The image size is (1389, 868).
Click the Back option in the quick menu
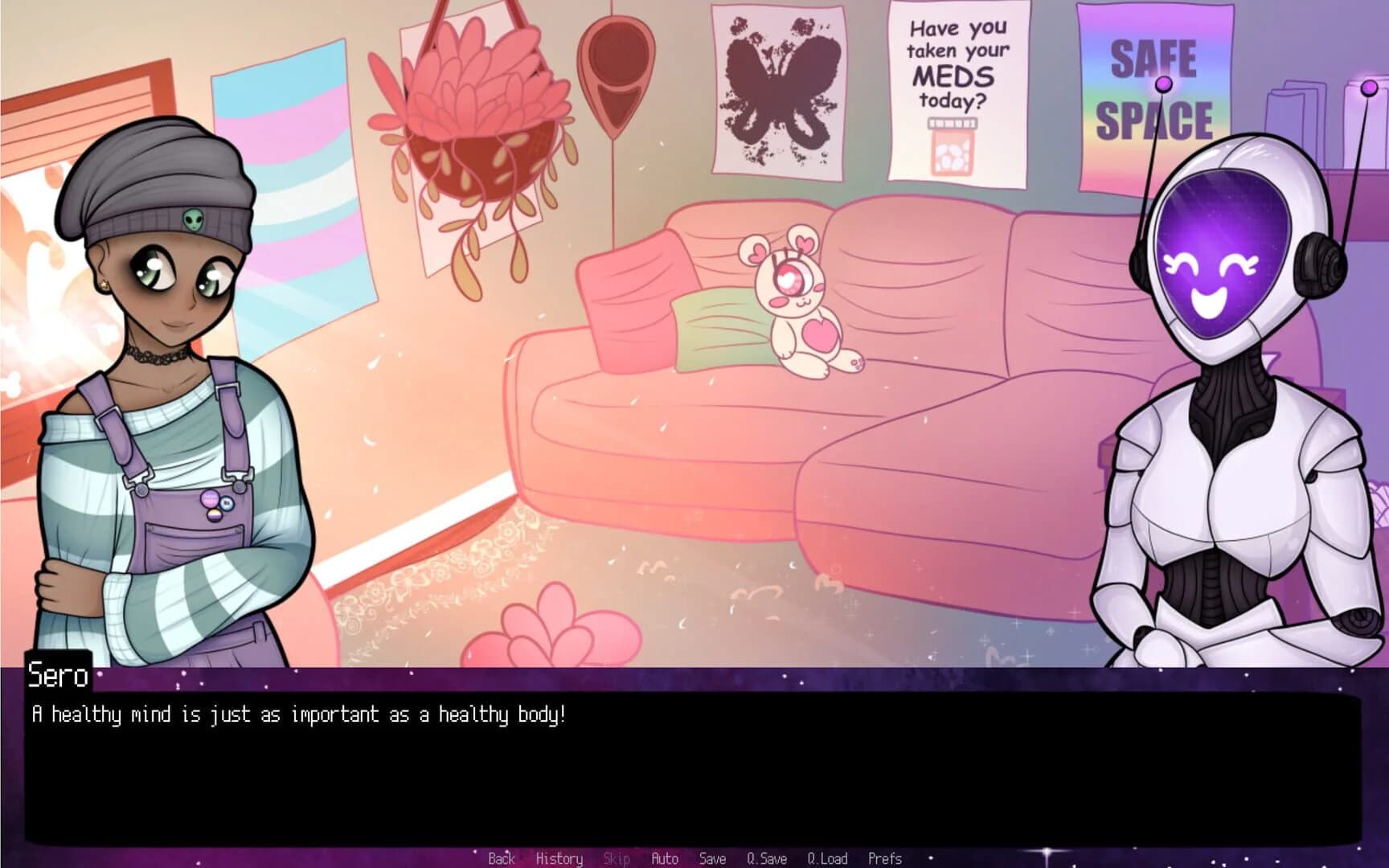(501, 858)
